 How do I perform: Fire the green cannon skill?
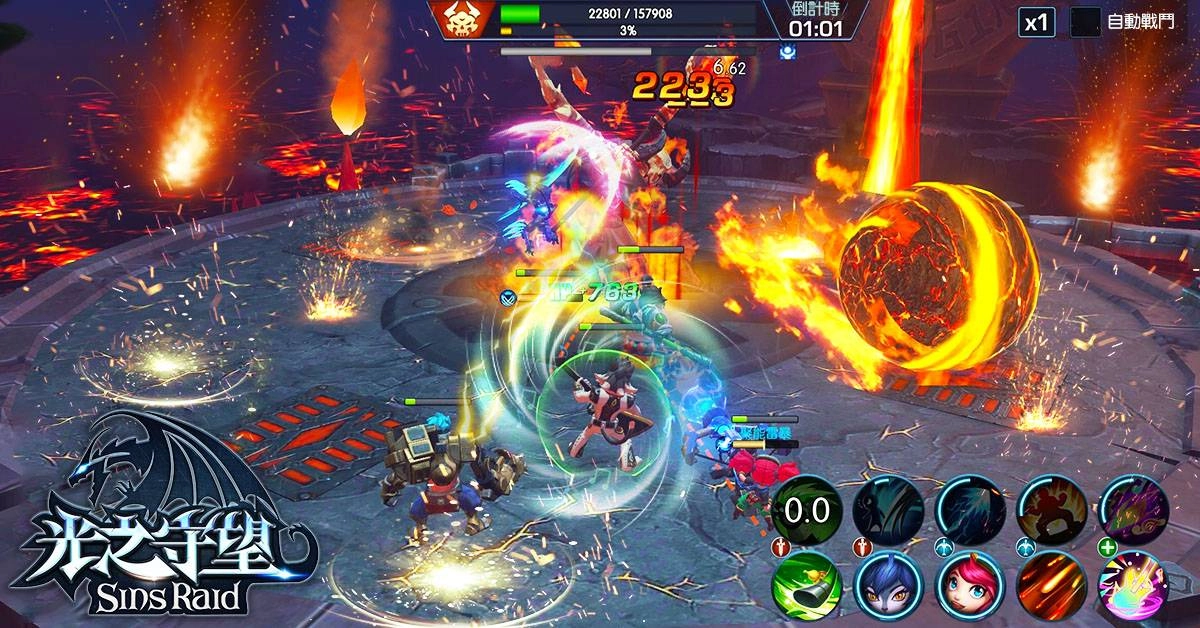pyautogui.click(x=806, y=587)
